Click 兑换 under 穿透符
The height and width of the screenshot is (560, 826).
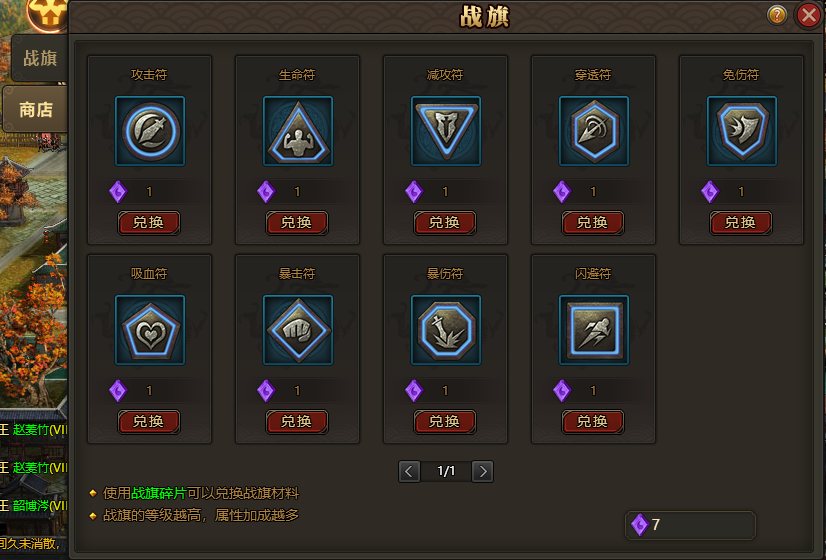[593, 222]
